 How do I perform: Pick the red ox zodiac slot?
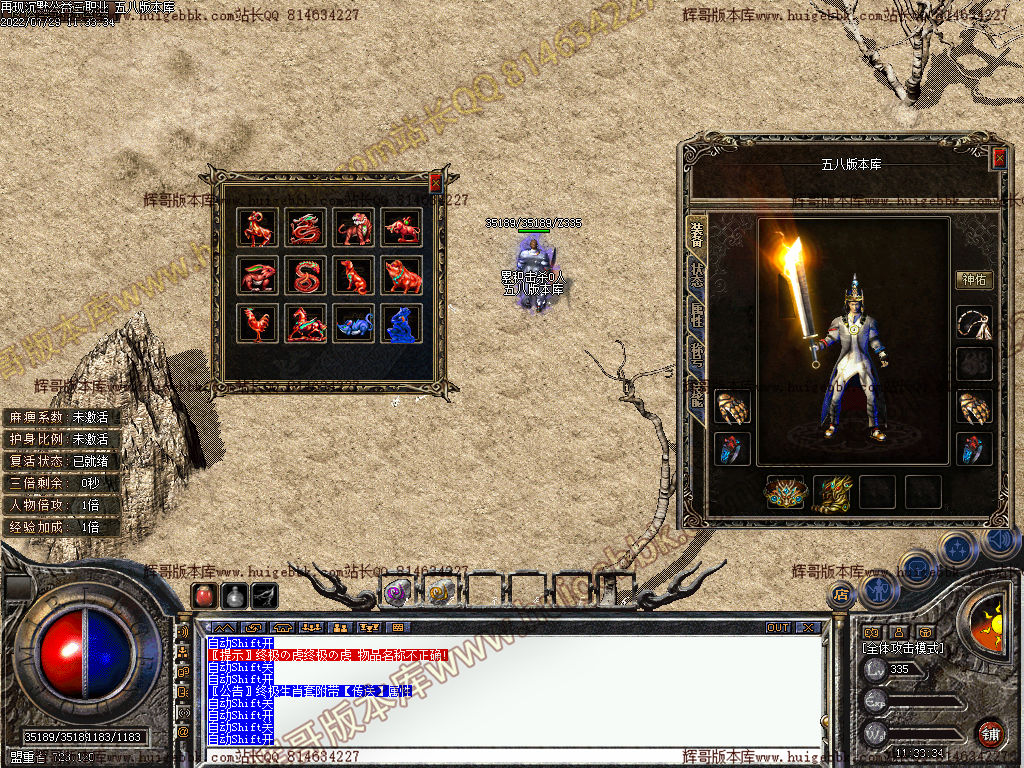(x=403, y=228)
